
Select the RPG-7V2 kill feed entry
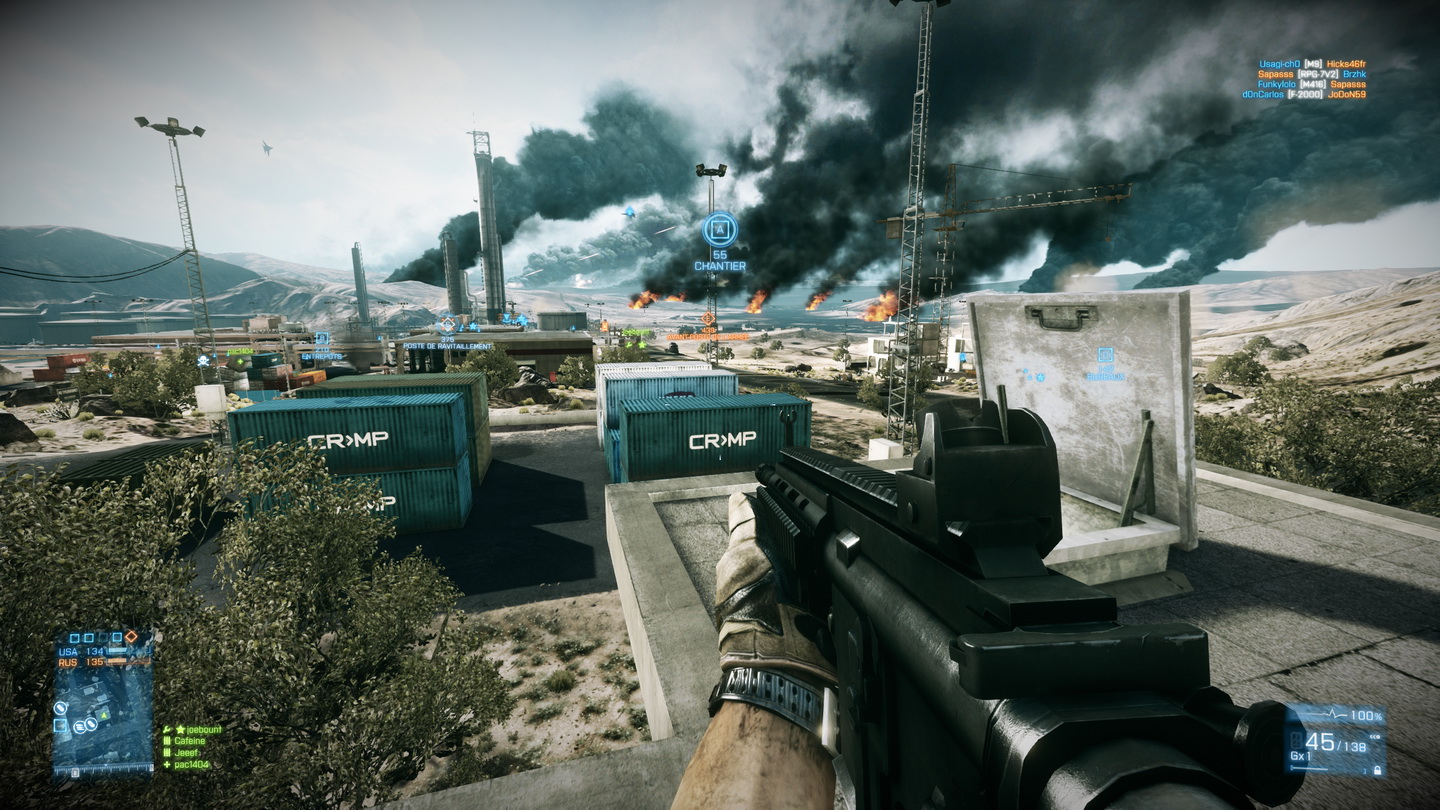(1311, 74)
